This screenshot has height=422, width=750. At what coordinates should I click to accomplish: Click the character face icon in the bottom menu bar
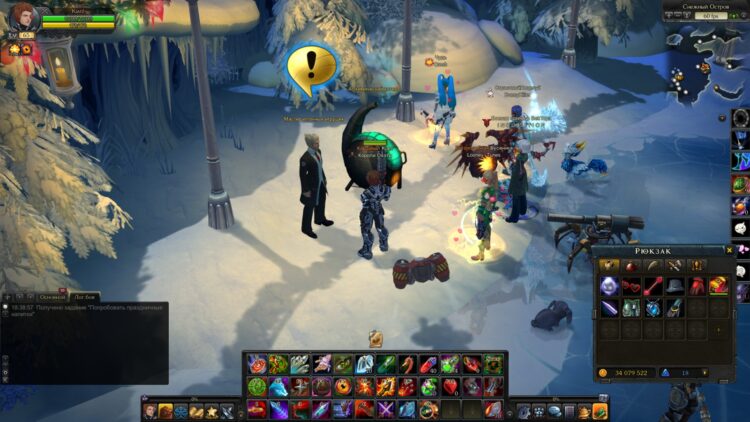click(150, 411)
